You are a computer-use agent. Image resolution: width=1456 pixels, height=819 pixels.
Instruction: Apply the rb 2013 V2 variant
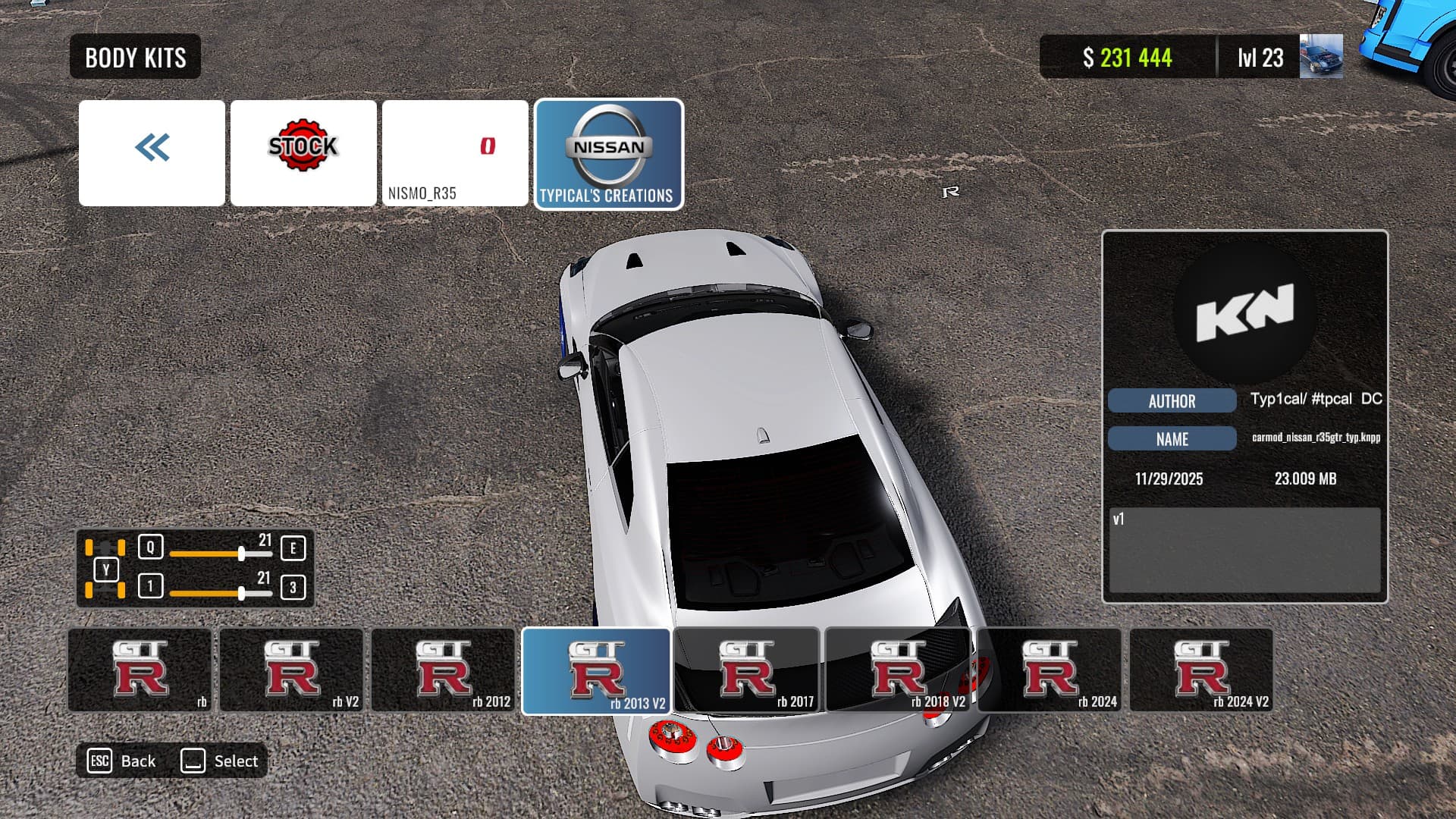pos(596,671)
